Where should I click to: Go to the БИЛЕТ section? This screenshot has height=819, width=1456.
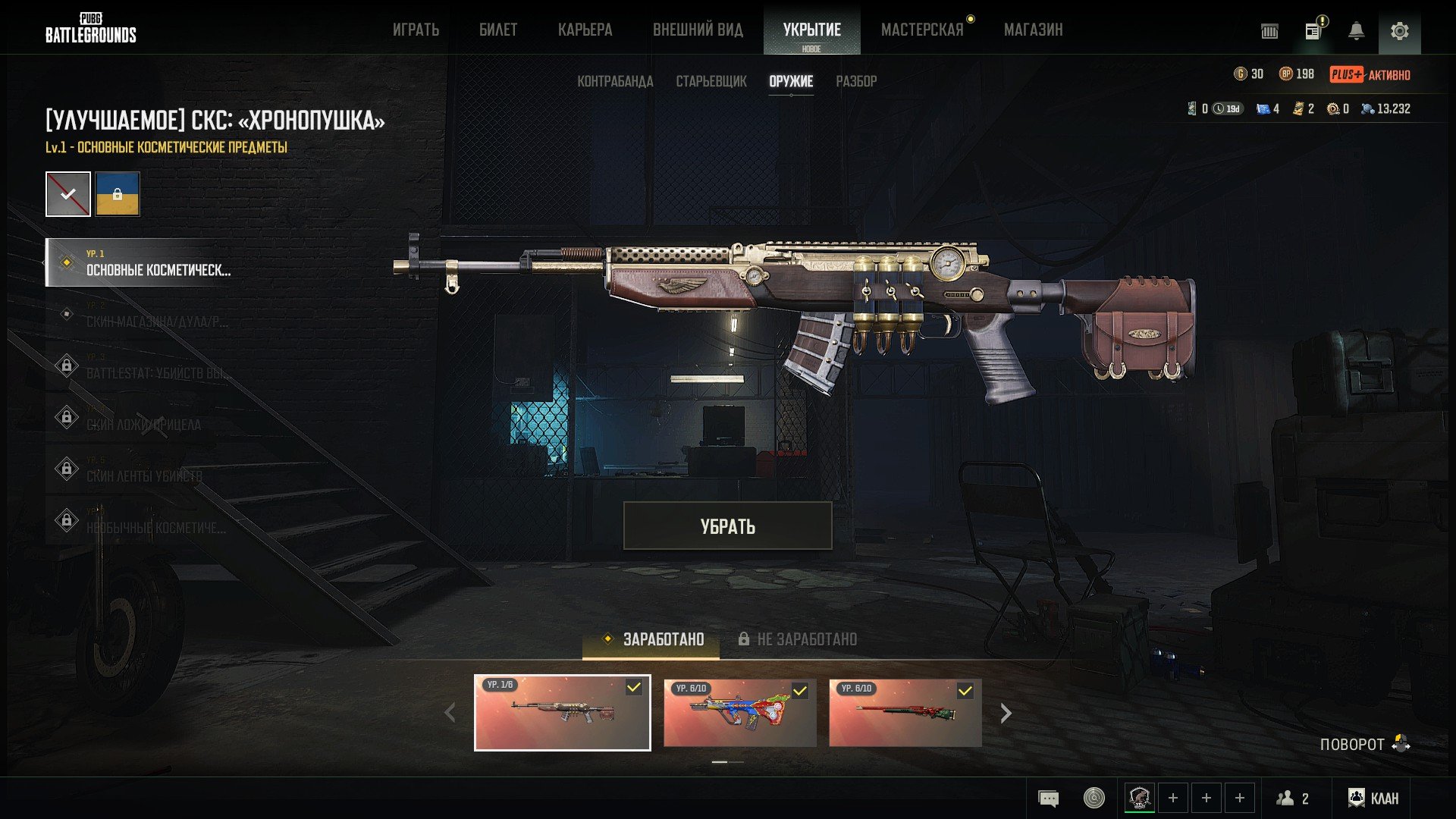tap(498, 30)
